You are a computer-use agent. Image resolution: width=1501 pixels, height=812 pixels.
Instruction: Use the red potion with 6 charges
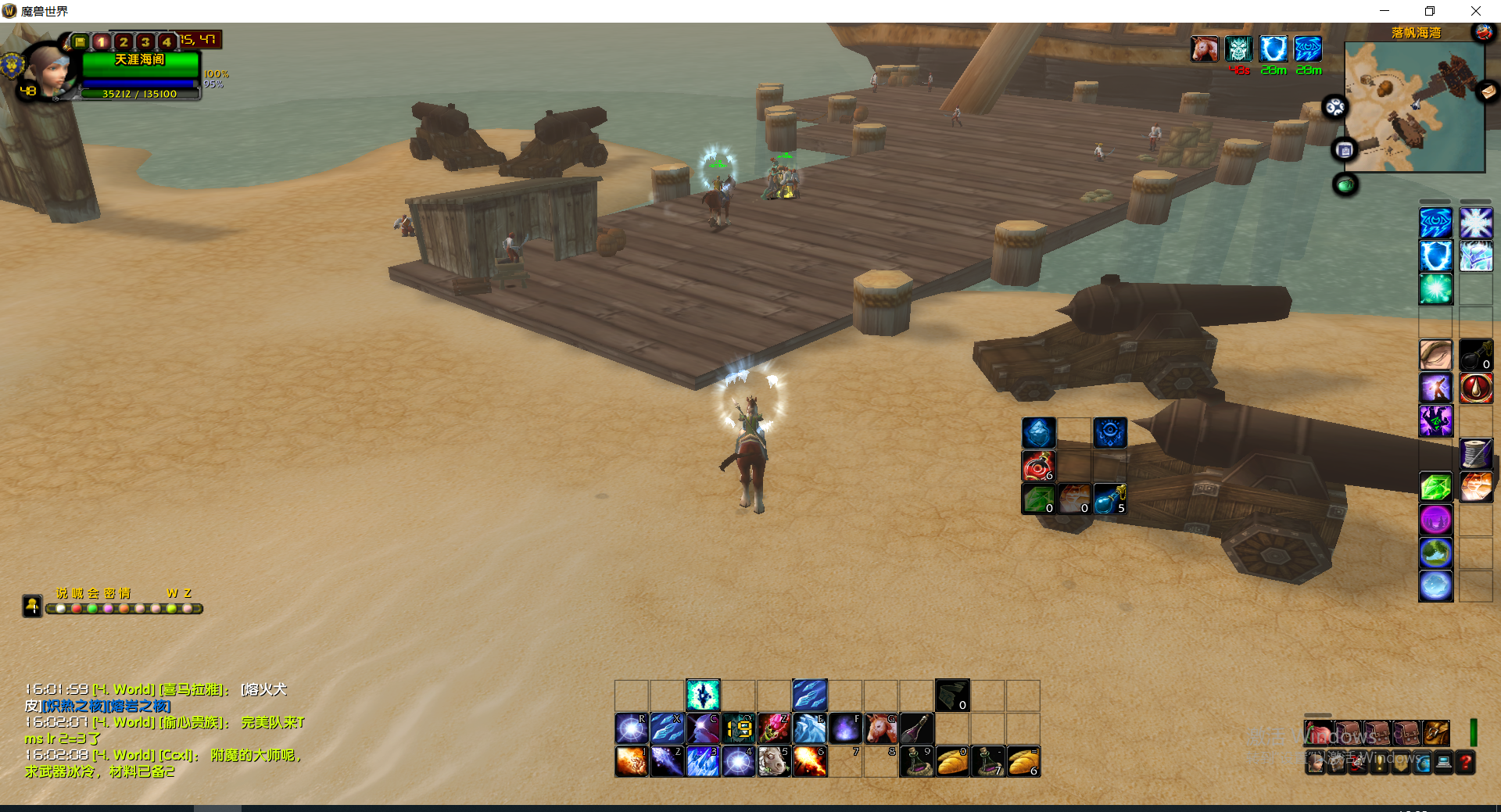[x=1038, y=466]
